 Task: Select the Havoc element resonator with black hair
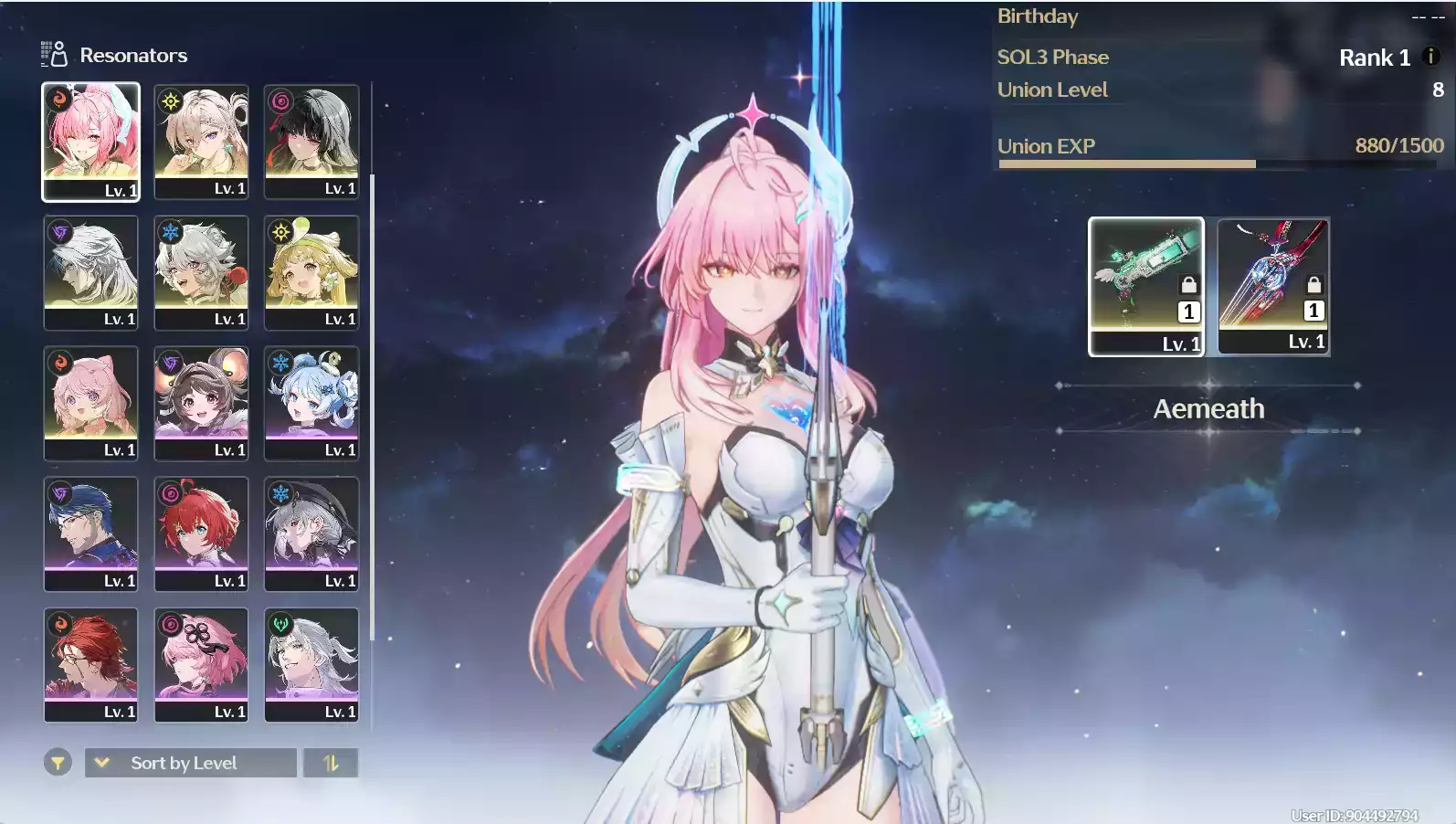tap(311, 142)
